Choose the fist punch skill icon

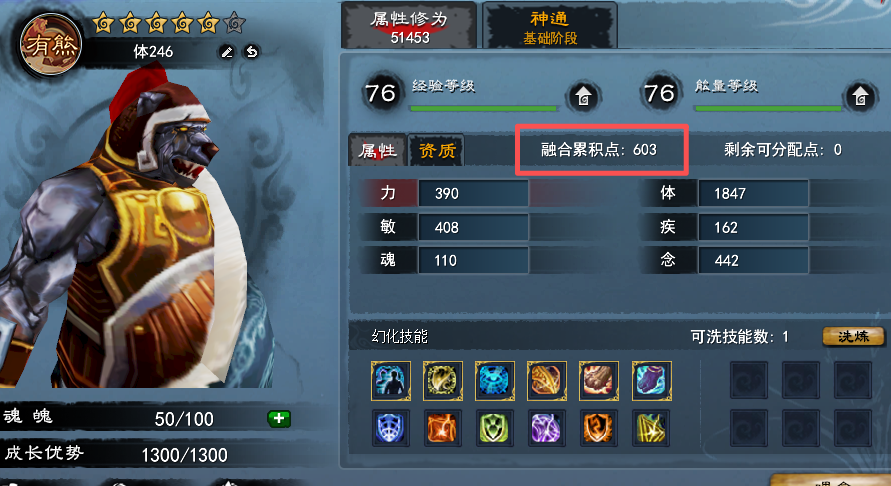(x=598, y=381)
